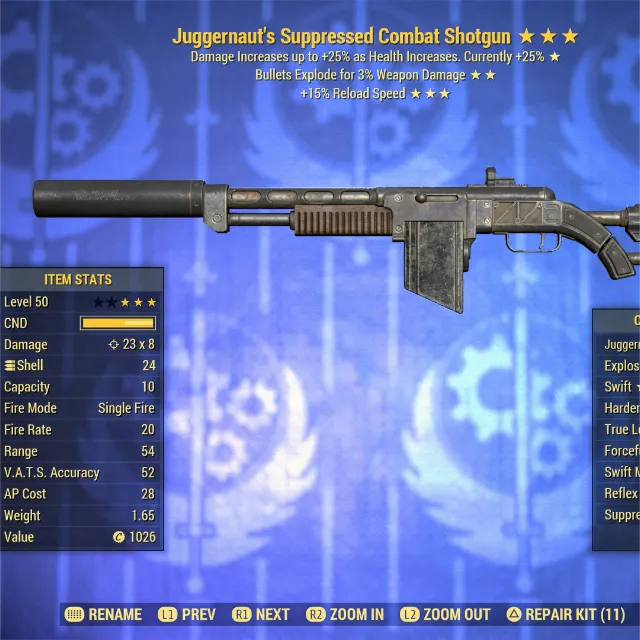Image resolution: width=640 pixels, height=640 pixels.
Task: Select the Zoom In action
Action: pyautogui.click(x=346, y=614)
